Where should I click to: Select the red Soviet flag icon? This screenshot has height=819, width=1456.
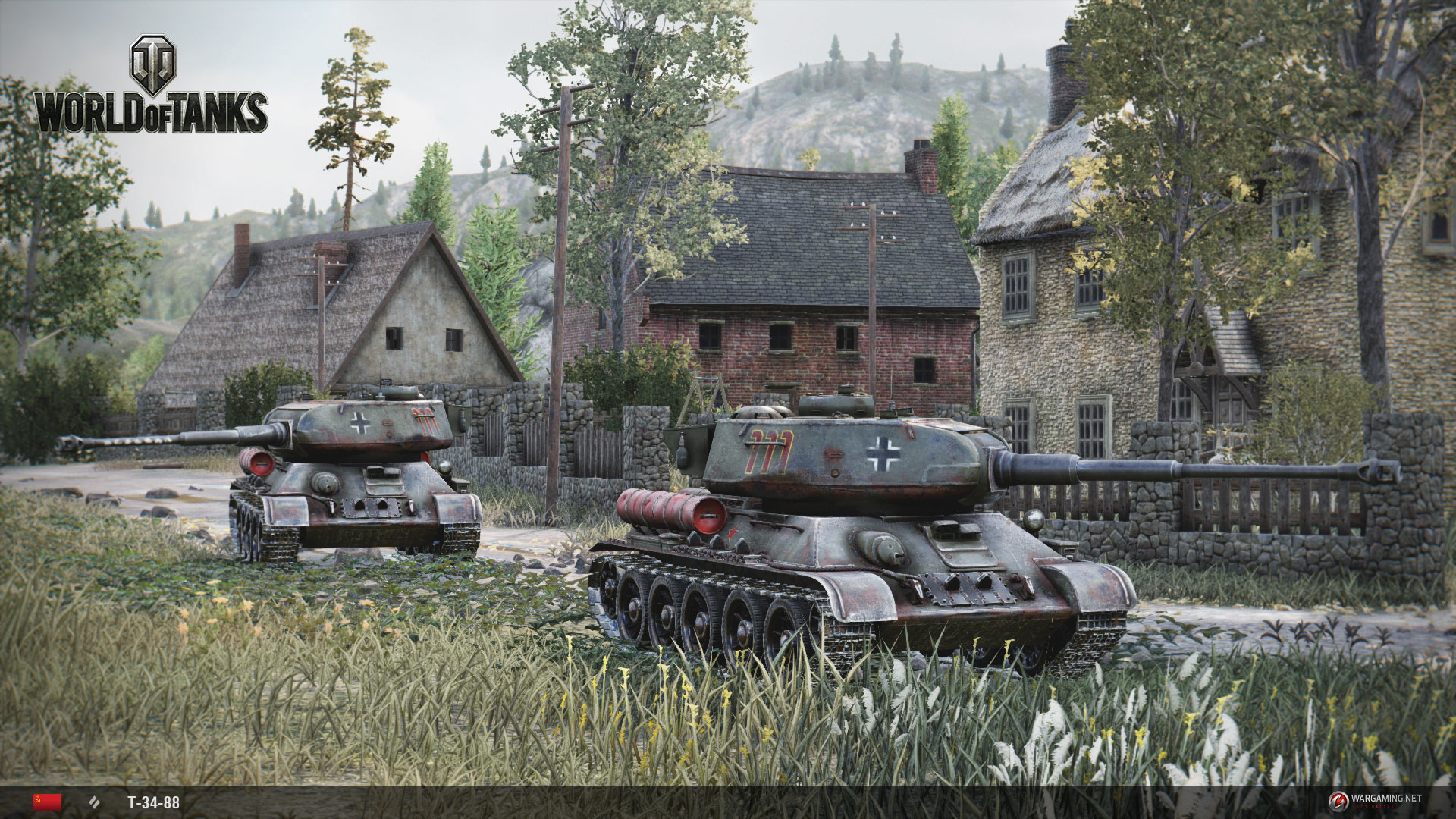47,802
